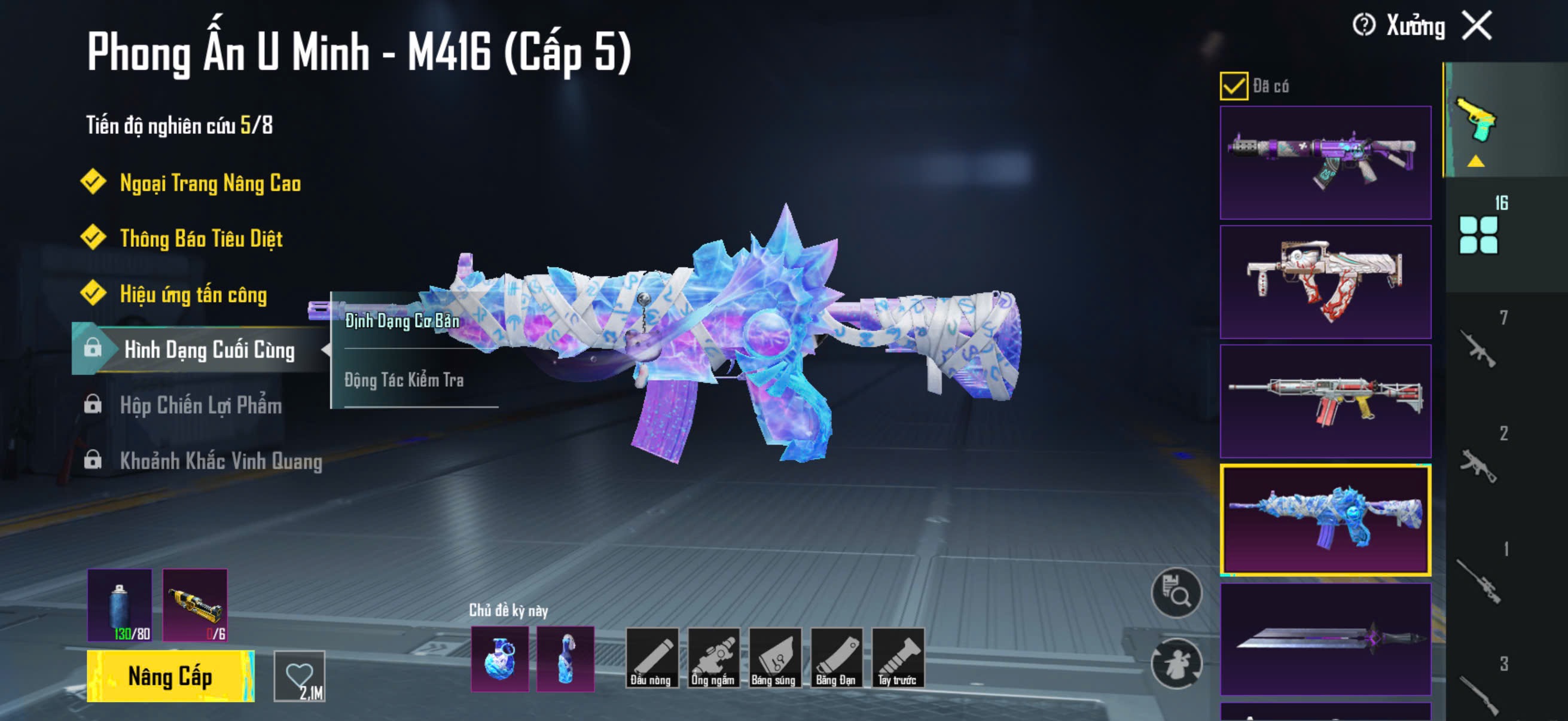Open the Xưởng help icon

point(1363,26)
